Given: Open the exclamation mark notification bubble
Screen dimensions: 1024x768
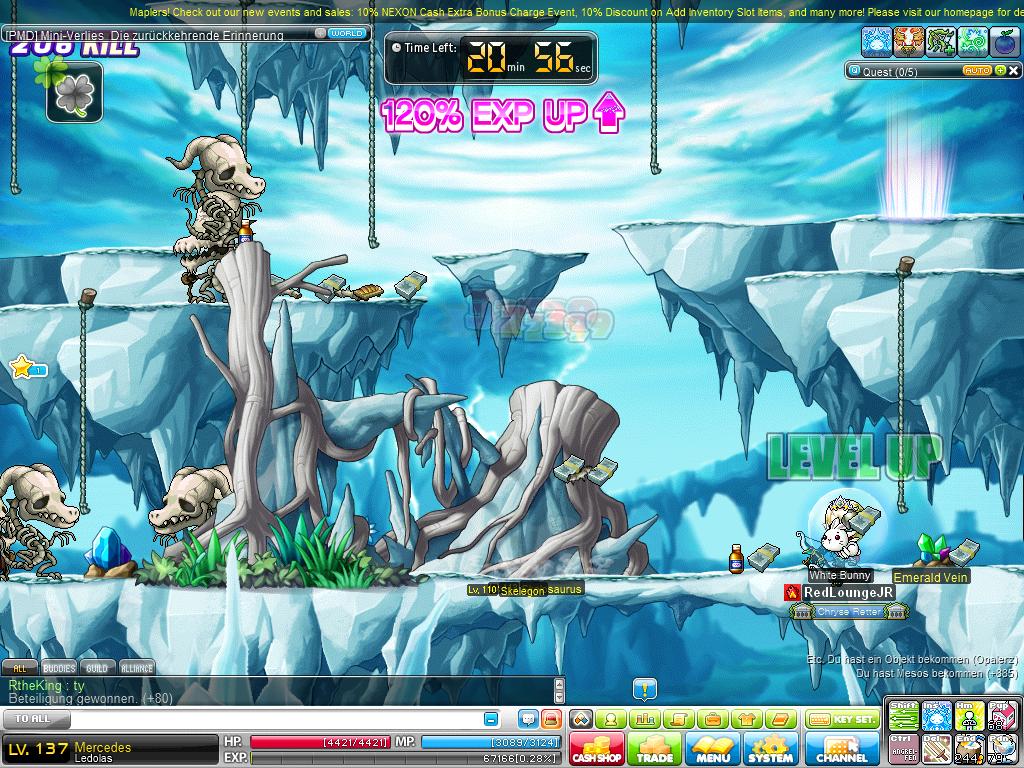Looking at the screenshot, I should click(645, 689).
